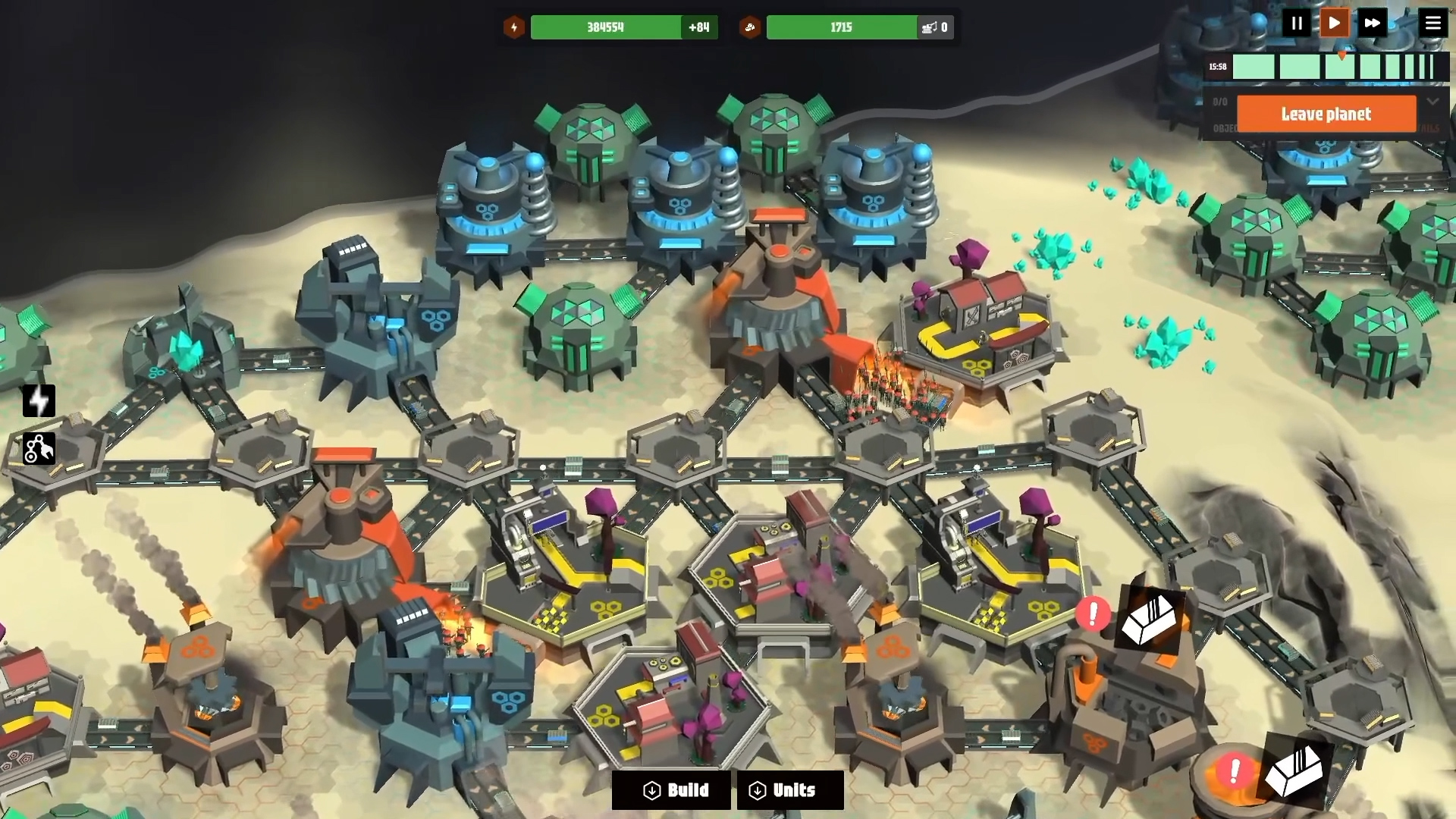Image resolution: width=1456 pixels, height=819 pixels.
Task: Select the excavator icon showing 0
Action: coord(935,27)
